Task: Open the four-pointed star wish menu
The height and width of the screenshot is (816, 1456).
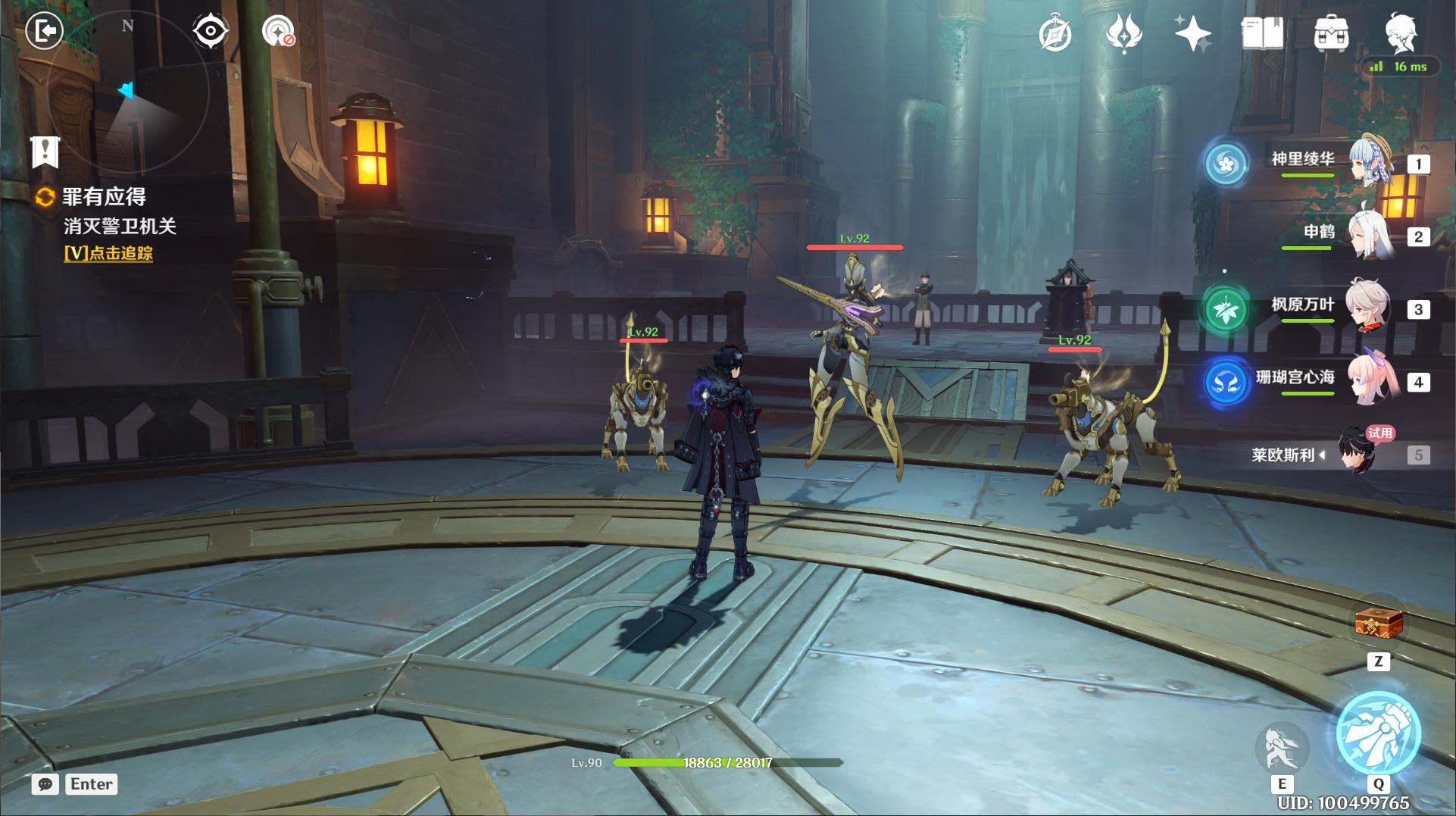Action: point(1192,34)
